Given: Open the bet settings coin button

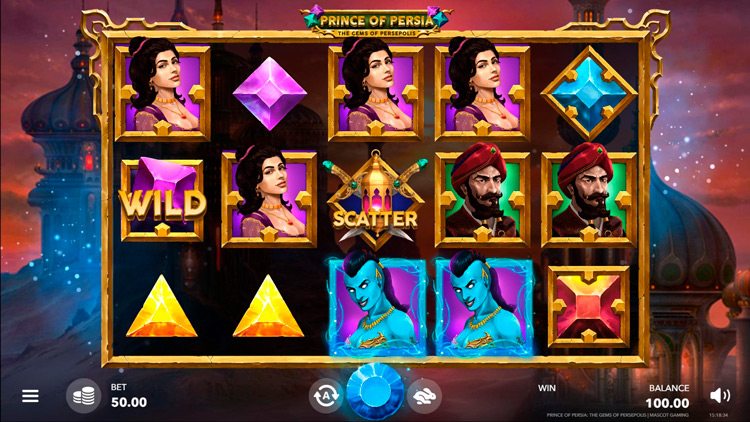Looking at the screenshot, I should 84,396.
